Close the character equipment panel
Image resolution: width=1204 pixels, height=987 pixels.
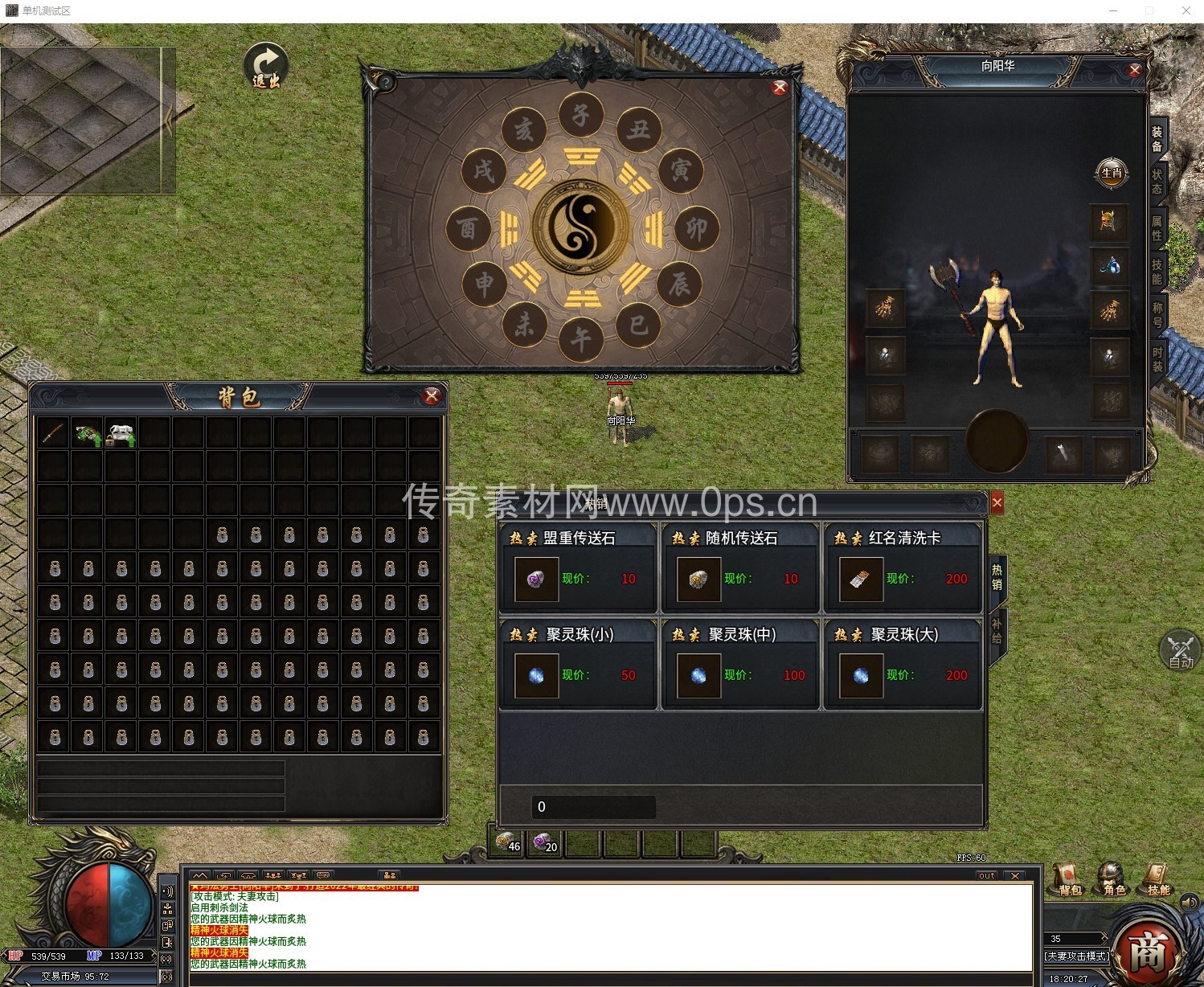click(x=1135, y=71)
